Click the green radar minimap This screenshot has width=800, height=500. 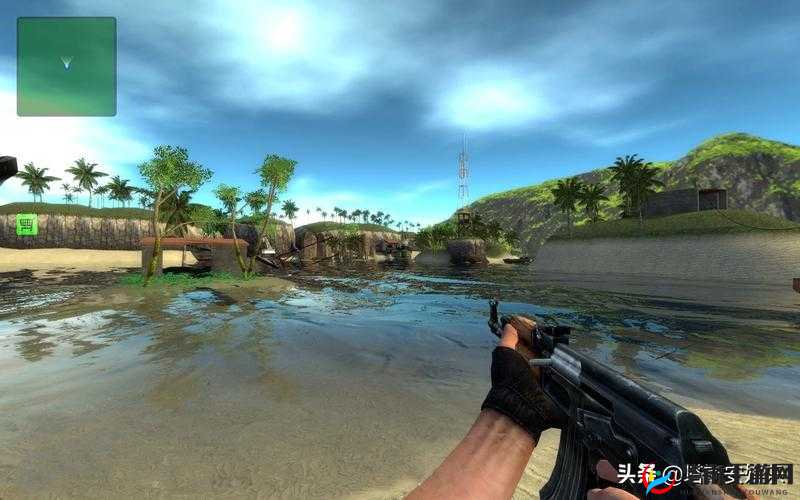[66, 66]
